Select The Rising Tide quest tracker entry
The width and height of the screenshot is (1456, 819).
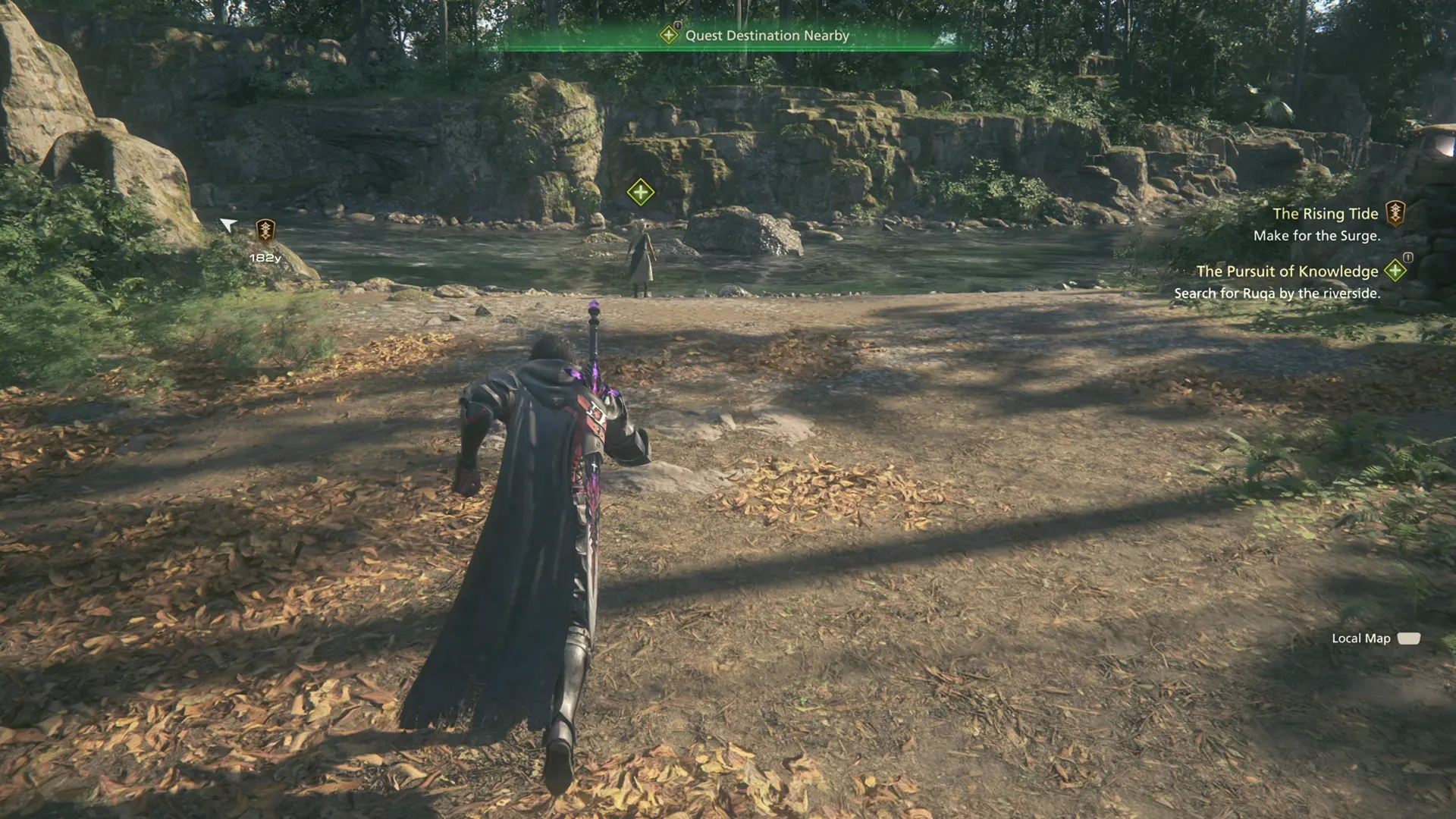(x=1325, y=215)
